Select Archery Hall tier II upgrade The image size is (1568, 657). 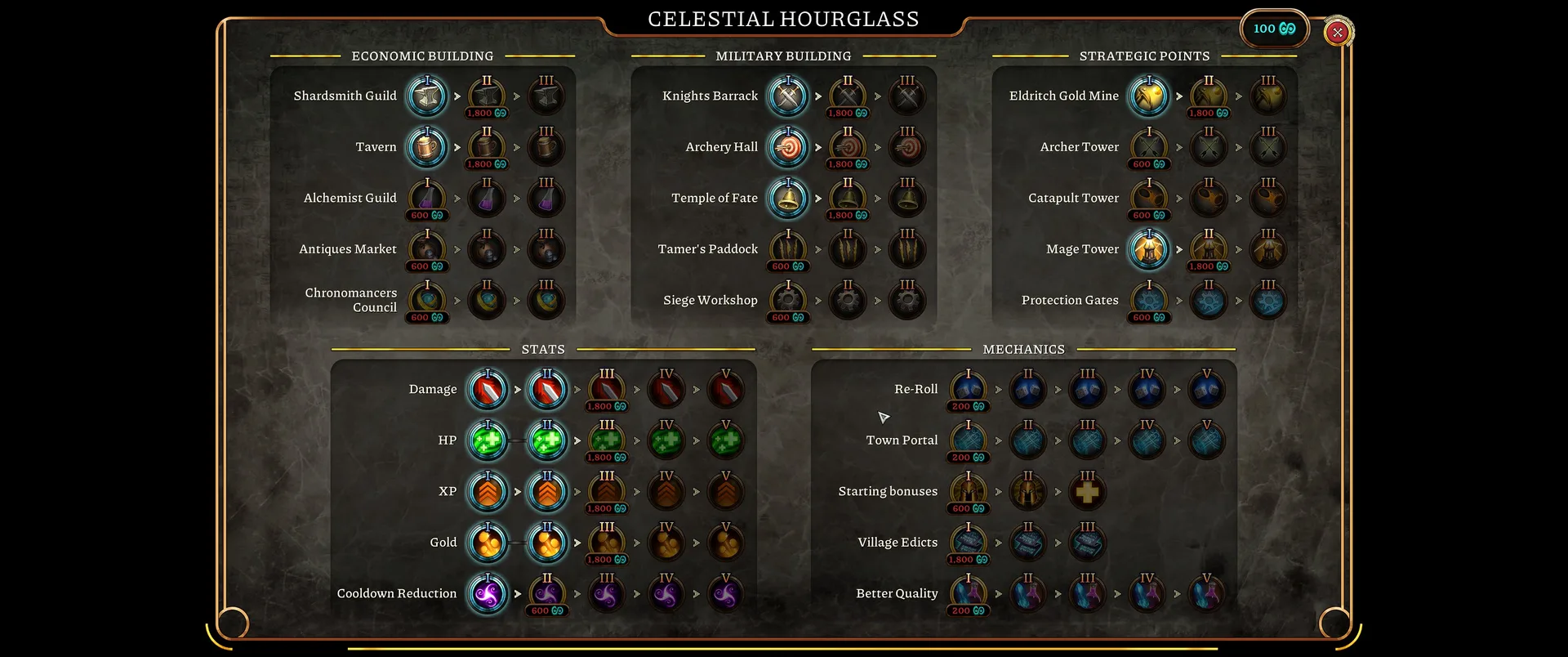848,148
